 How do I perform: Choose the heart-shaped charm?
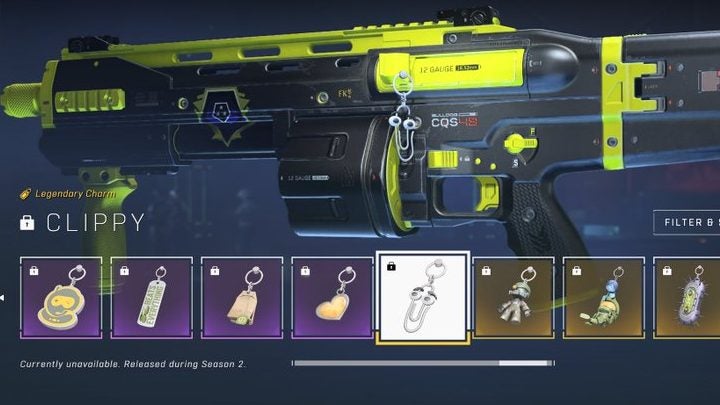pos(331,297)
